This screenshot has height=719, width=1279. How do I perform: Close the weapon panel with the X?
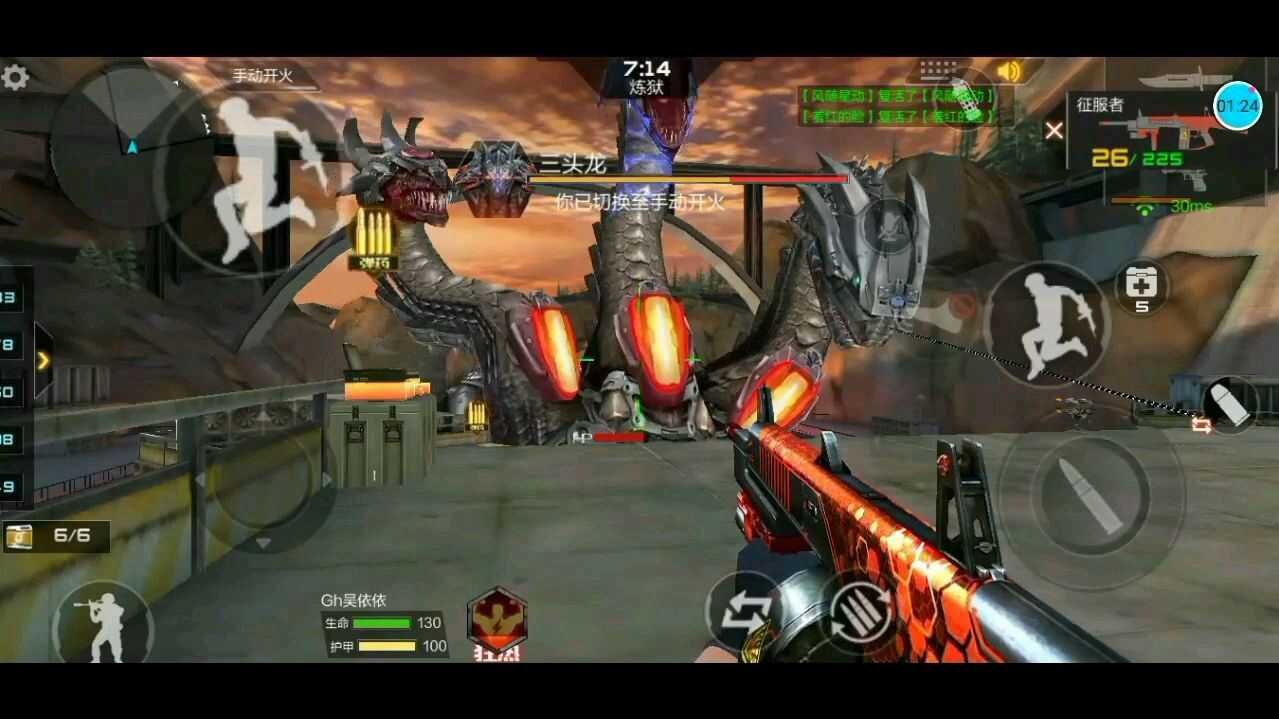(1054, 130)
